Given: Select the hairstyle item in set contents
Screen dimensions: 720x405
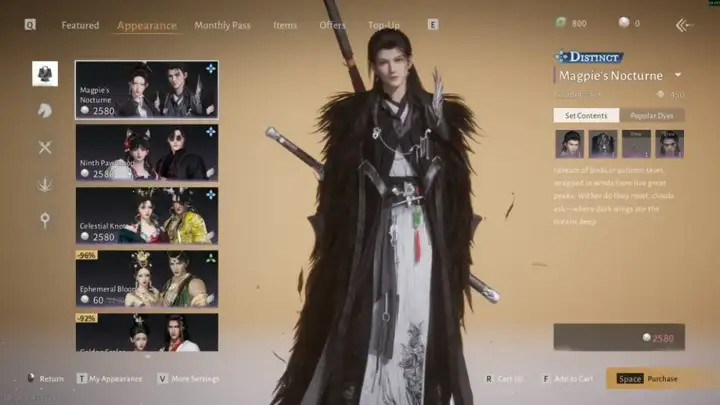Looking at the screenshot, I should pyautogui.click(x=569, y=144).
